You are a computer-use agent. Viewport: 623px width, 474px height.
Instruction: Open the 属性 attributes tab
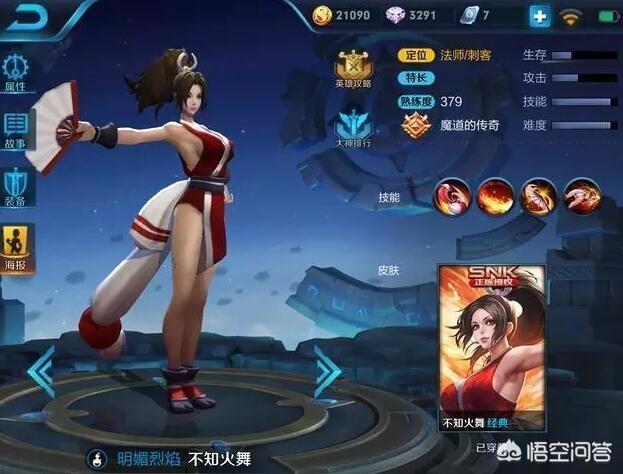click(x=16, y=71)
